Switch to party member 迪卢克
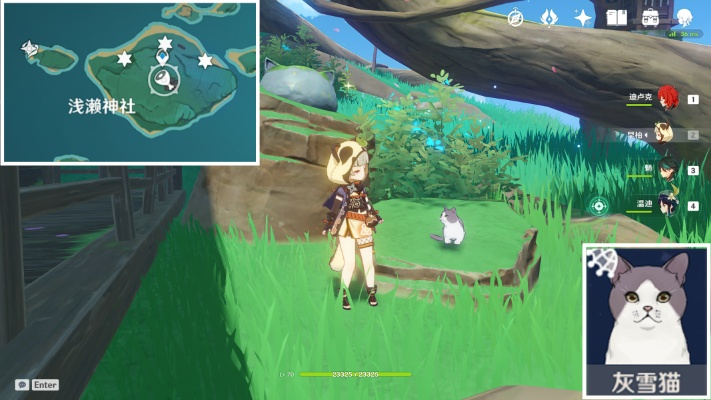 (667, 98)
